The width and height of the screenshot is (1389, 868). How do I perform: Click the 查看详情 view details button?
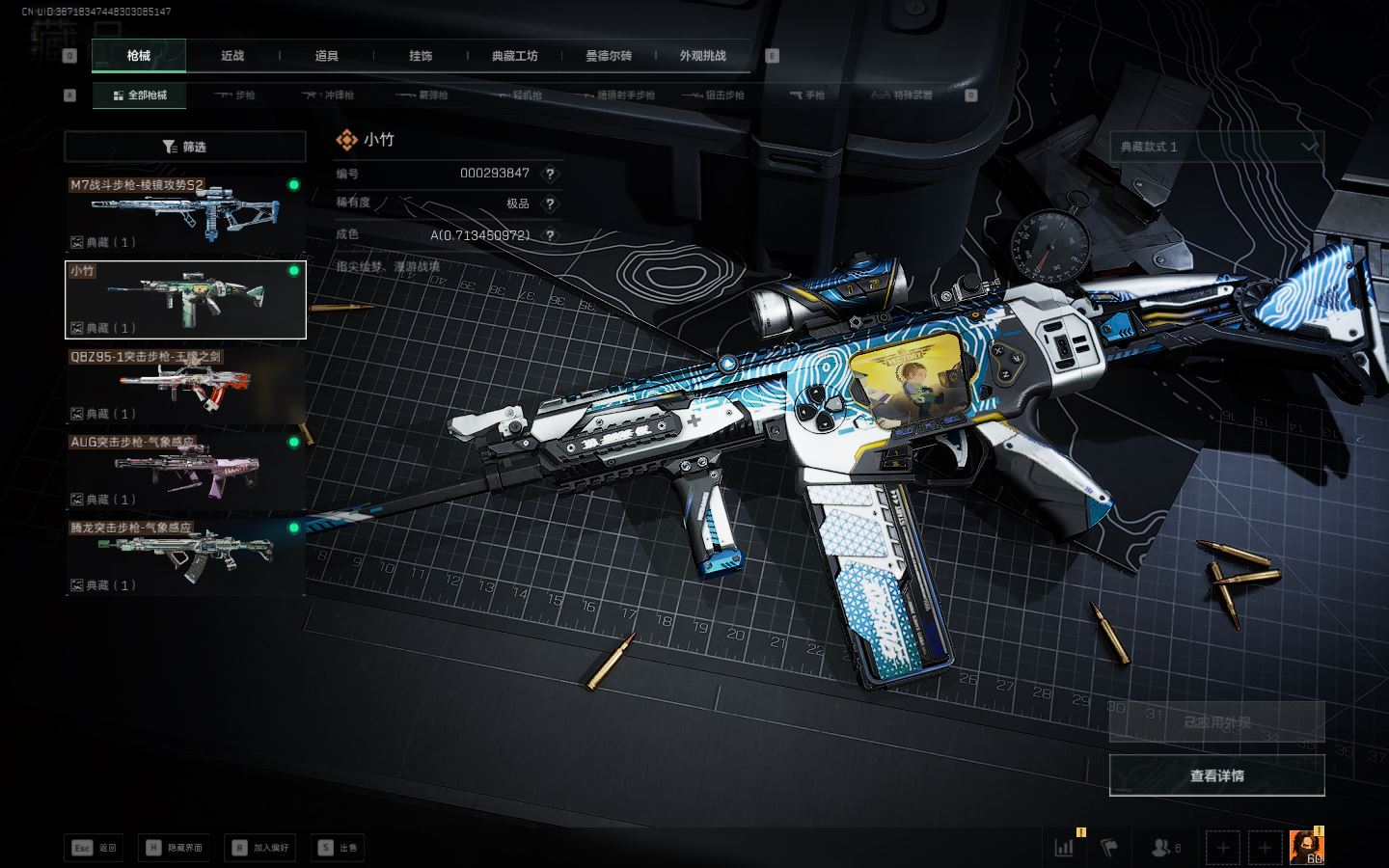[1216, 775]
